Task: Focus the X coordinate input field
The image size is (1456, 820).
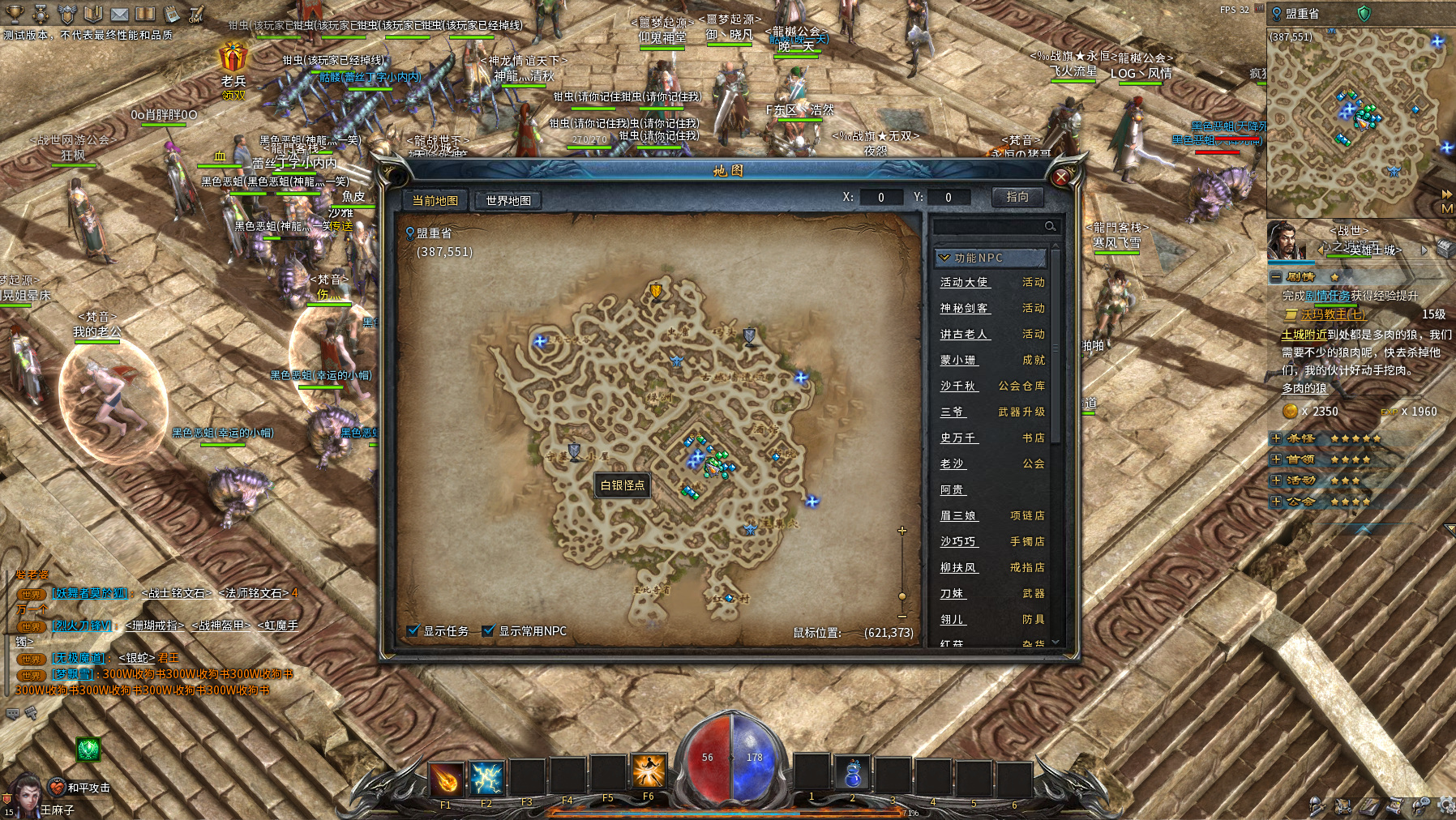Action: click(x=881, y=197)
